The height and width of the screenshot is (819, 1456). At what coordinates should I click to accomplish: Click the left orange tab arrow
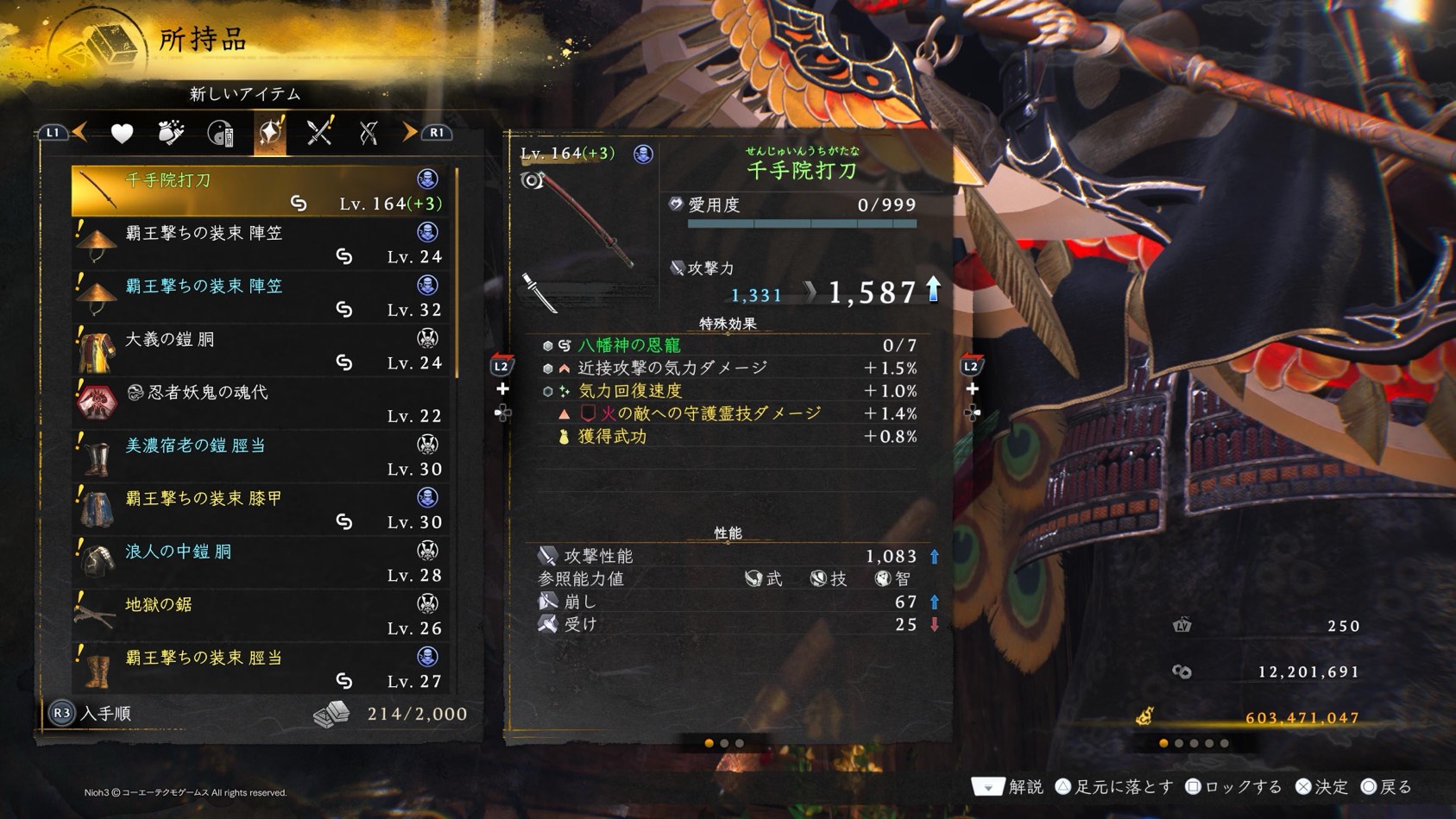[80, 132]
